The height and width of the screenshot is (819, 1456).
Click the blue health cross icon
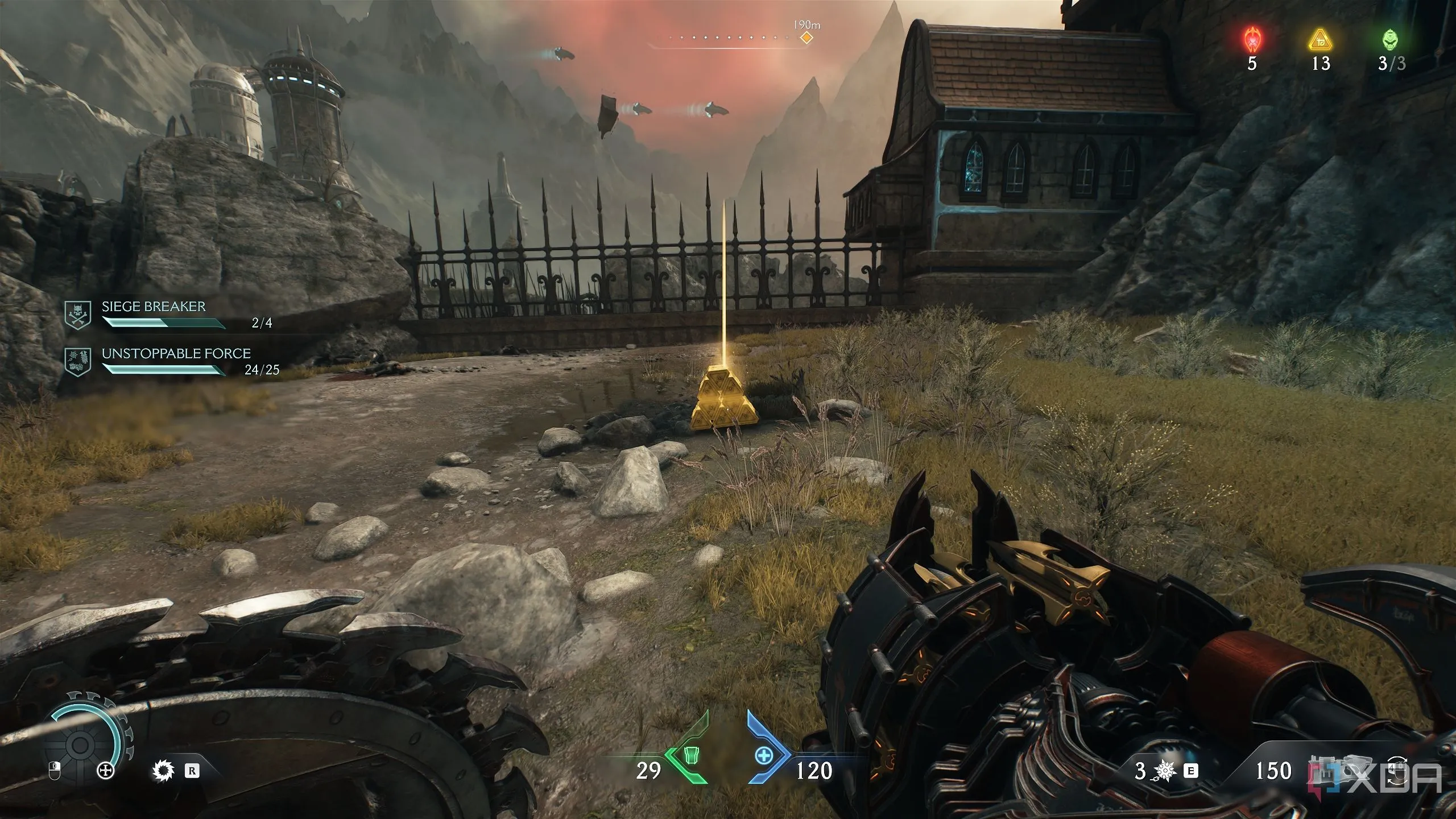pyautogui.click(x=763, y=756)
